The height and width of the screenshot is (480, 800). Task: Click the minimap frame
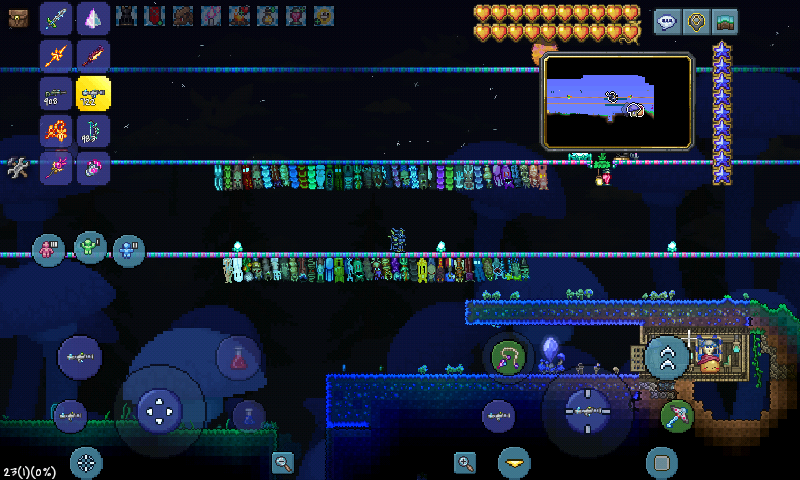point(618,102)
